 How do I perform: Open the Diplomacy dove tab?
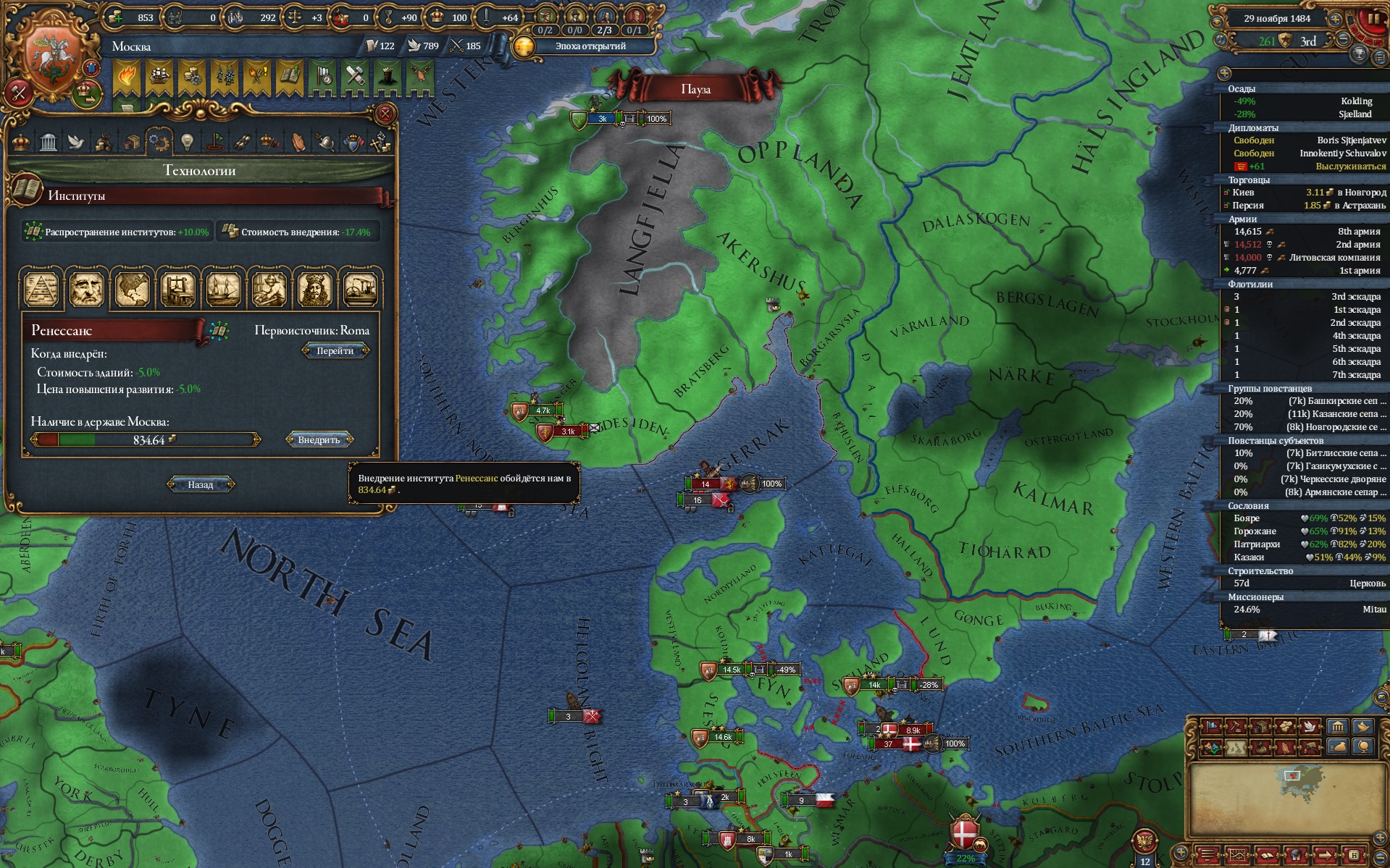pyautogui.click(x=76, y=141)
